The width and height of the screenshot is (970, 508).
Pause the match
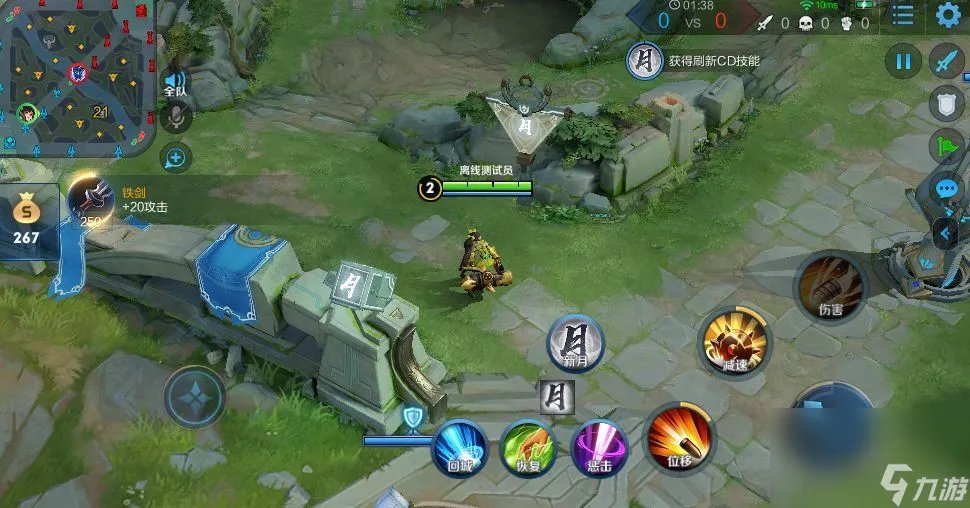coord(903,62)
